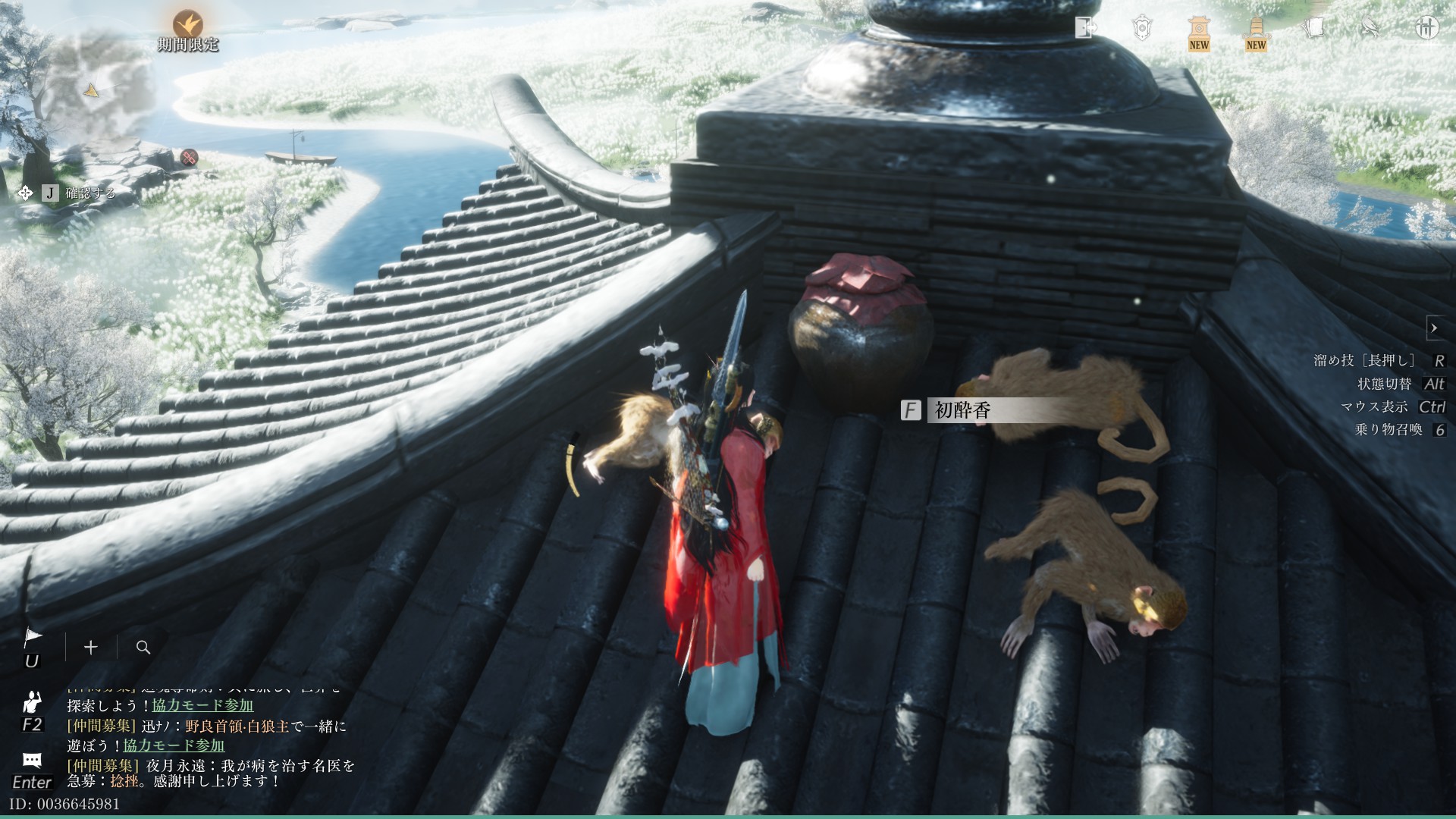
Task: Click the perched bird icon
Action: (1370, 28)
